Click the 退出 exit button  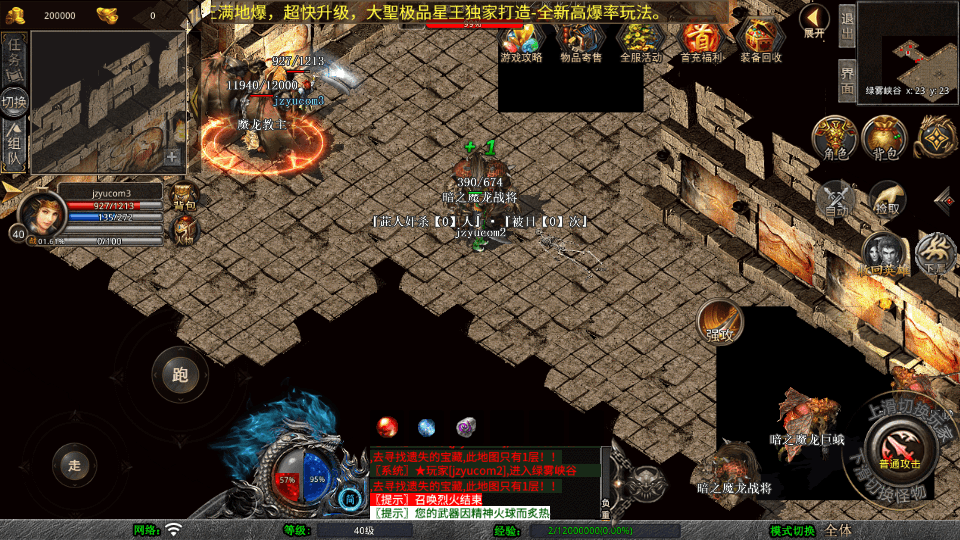847,27
